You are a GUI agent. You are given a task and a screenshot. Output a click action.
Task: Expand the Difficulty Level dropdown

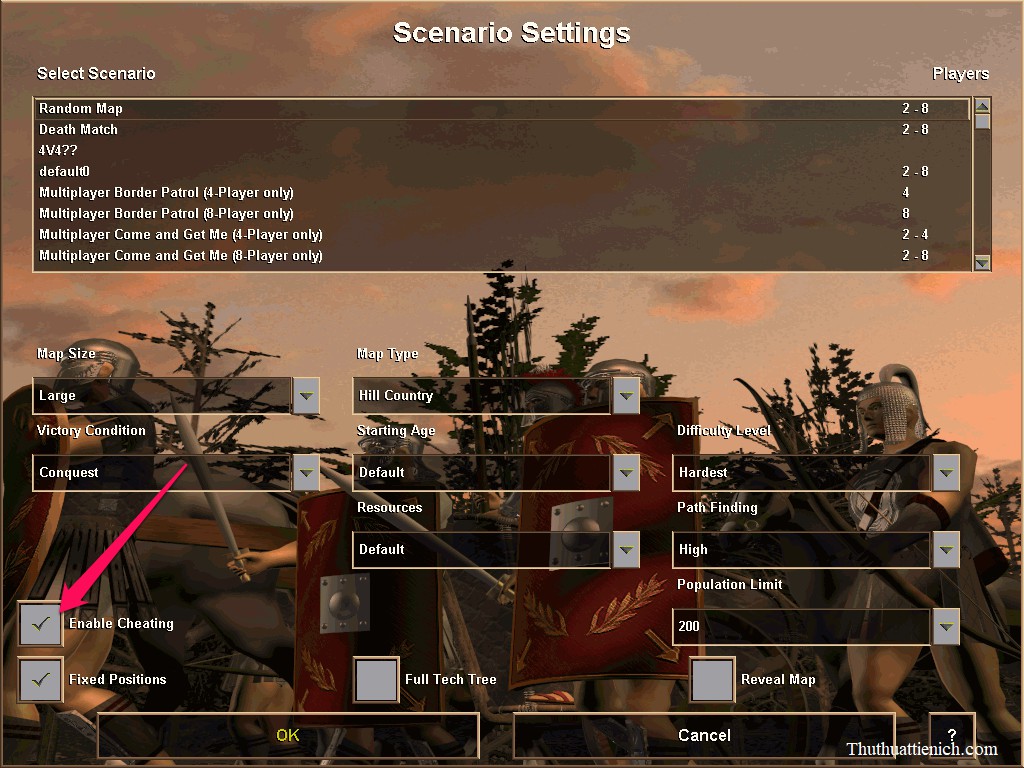coord(946,473)
